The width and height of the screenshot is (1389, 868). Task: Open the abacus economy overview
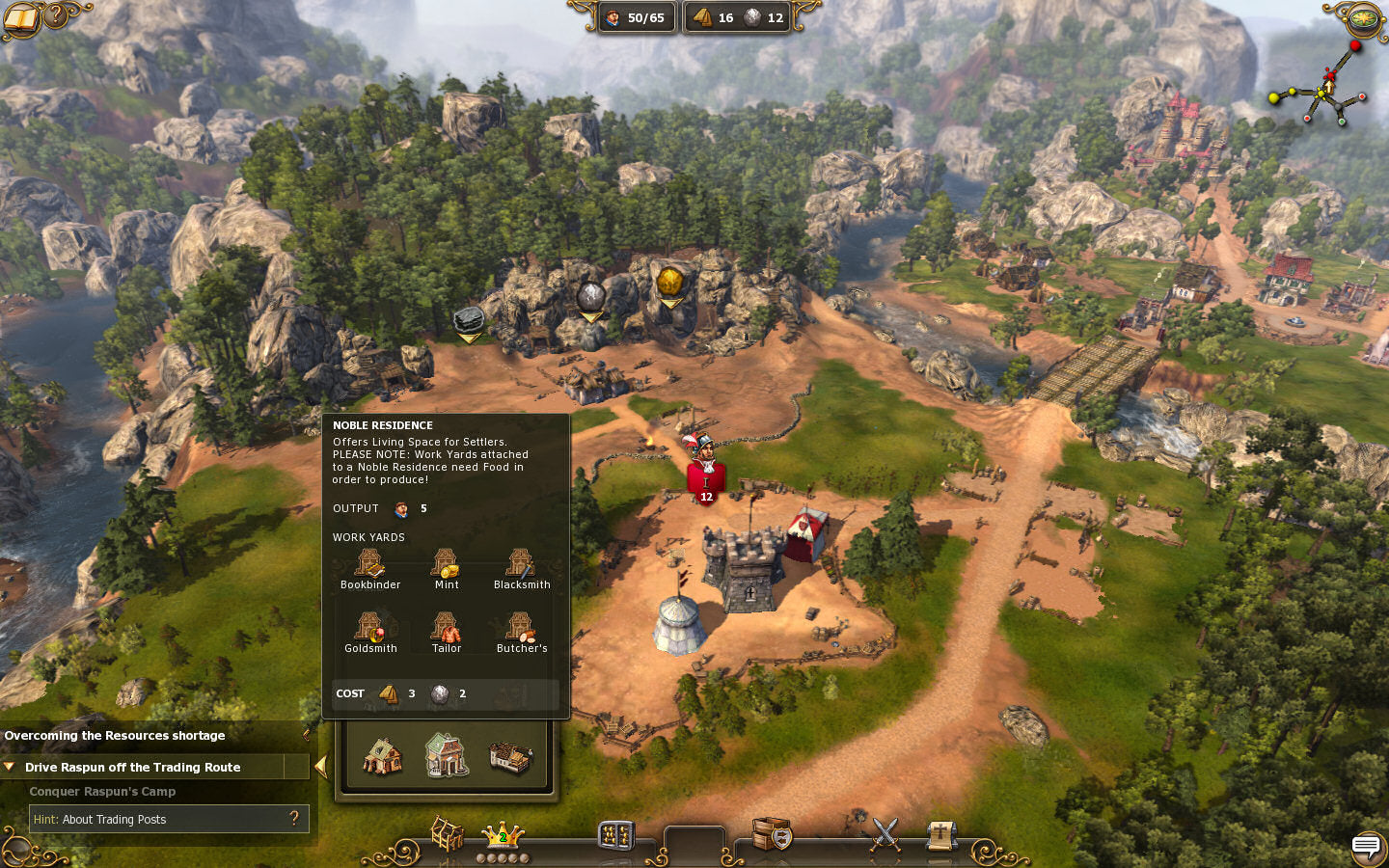pos(615,834)
